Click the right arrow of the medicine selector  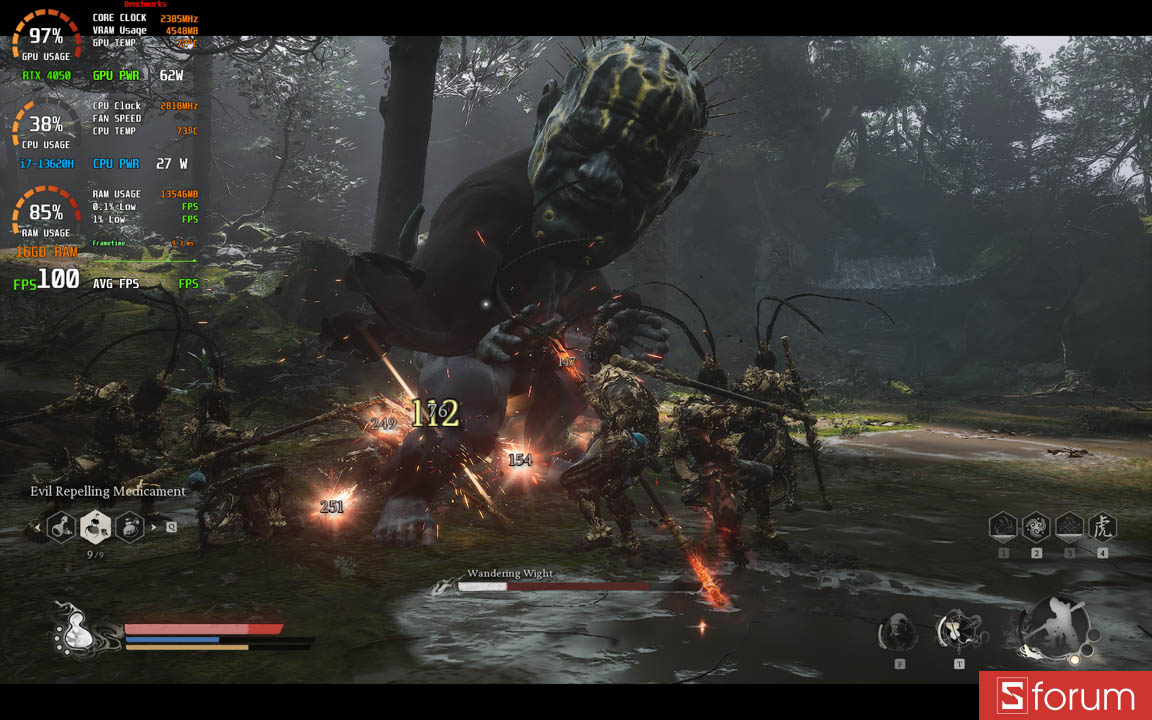(154, 526)
